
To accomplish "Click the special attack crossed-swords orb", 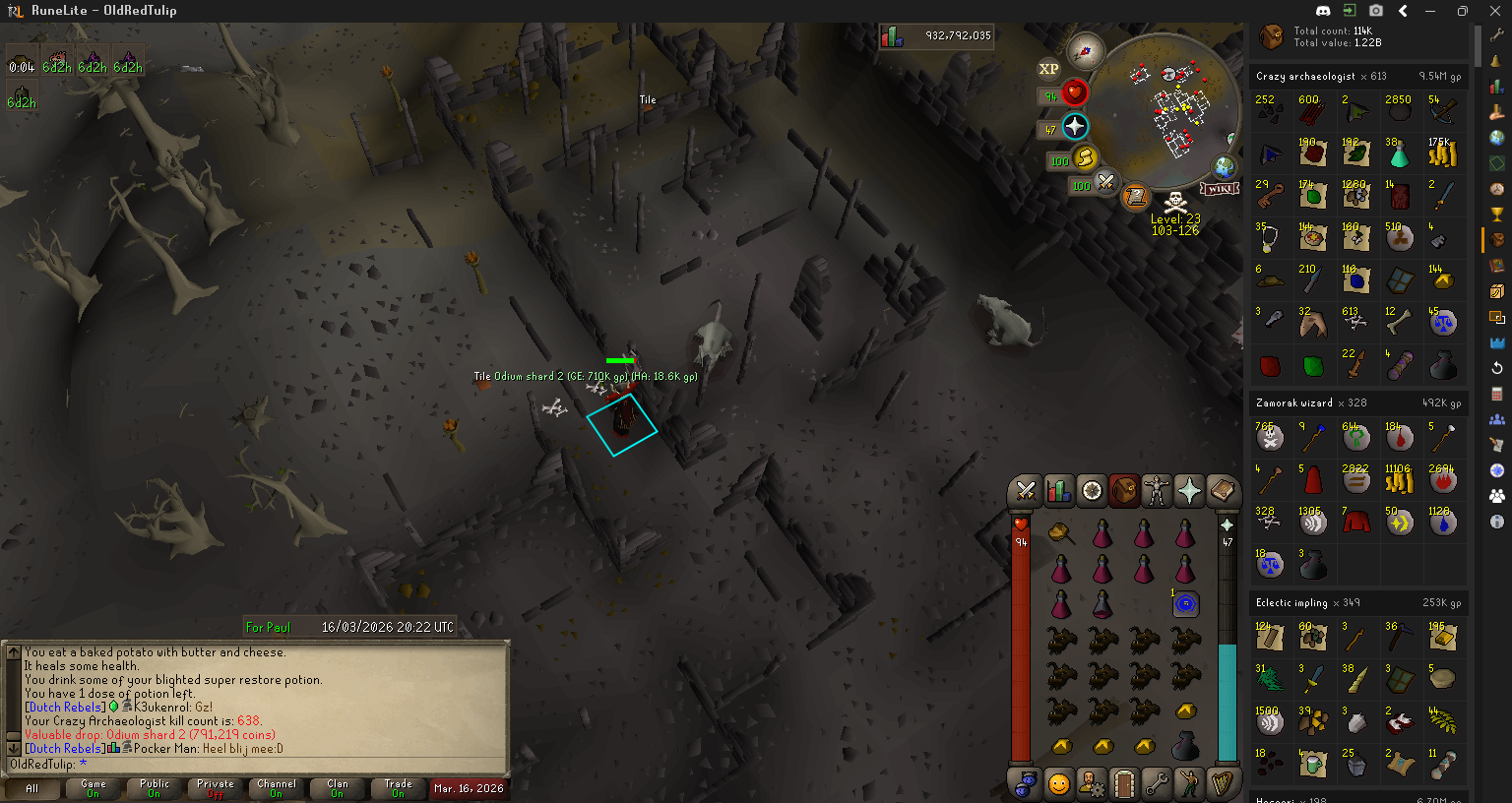I will click(1105, 182).
